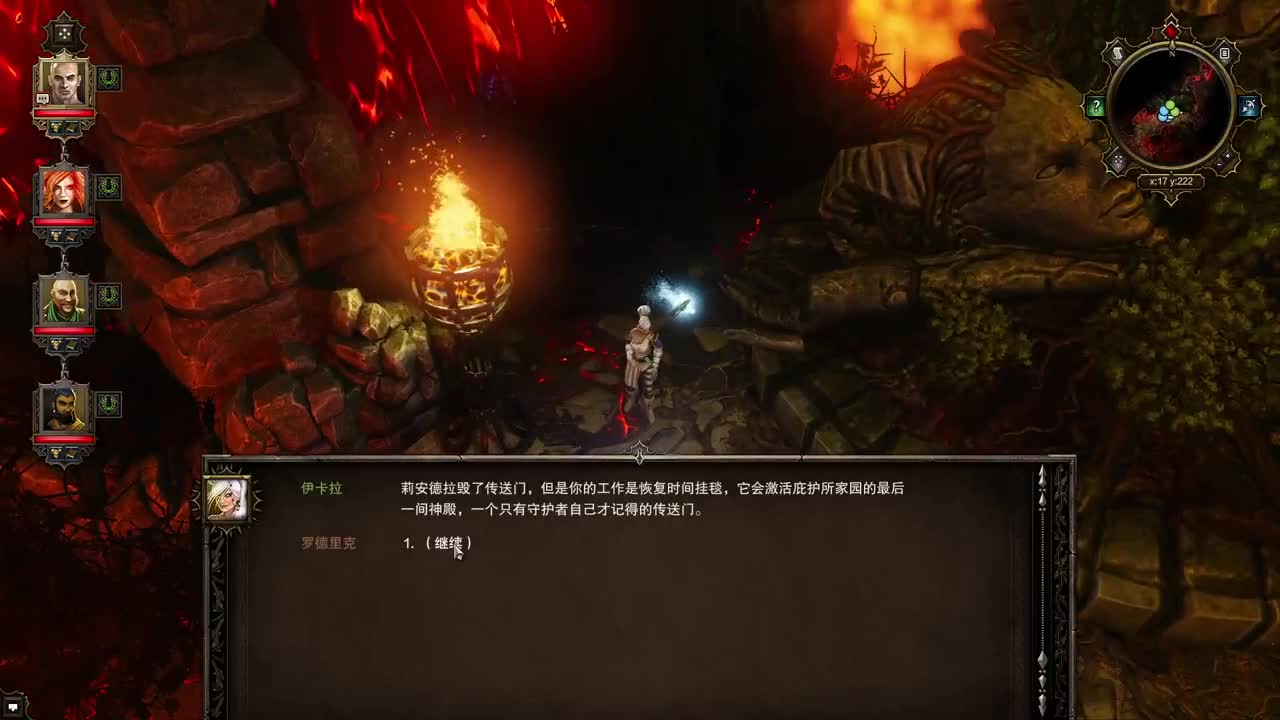Click the chat bubble icon in the bottom-left corner
Viewport: 1280px width, 720px height.
[12, 707]
